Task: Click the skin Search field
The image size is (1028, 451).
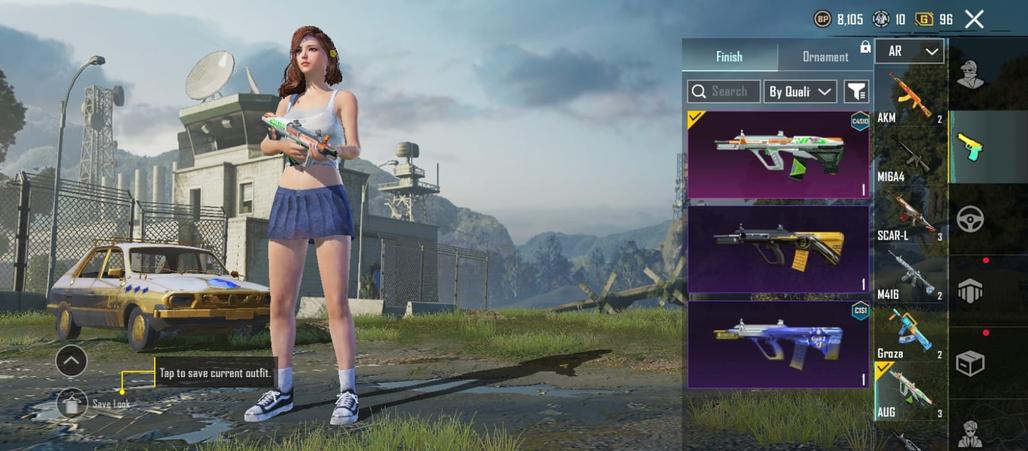Action: coord(724,91)
